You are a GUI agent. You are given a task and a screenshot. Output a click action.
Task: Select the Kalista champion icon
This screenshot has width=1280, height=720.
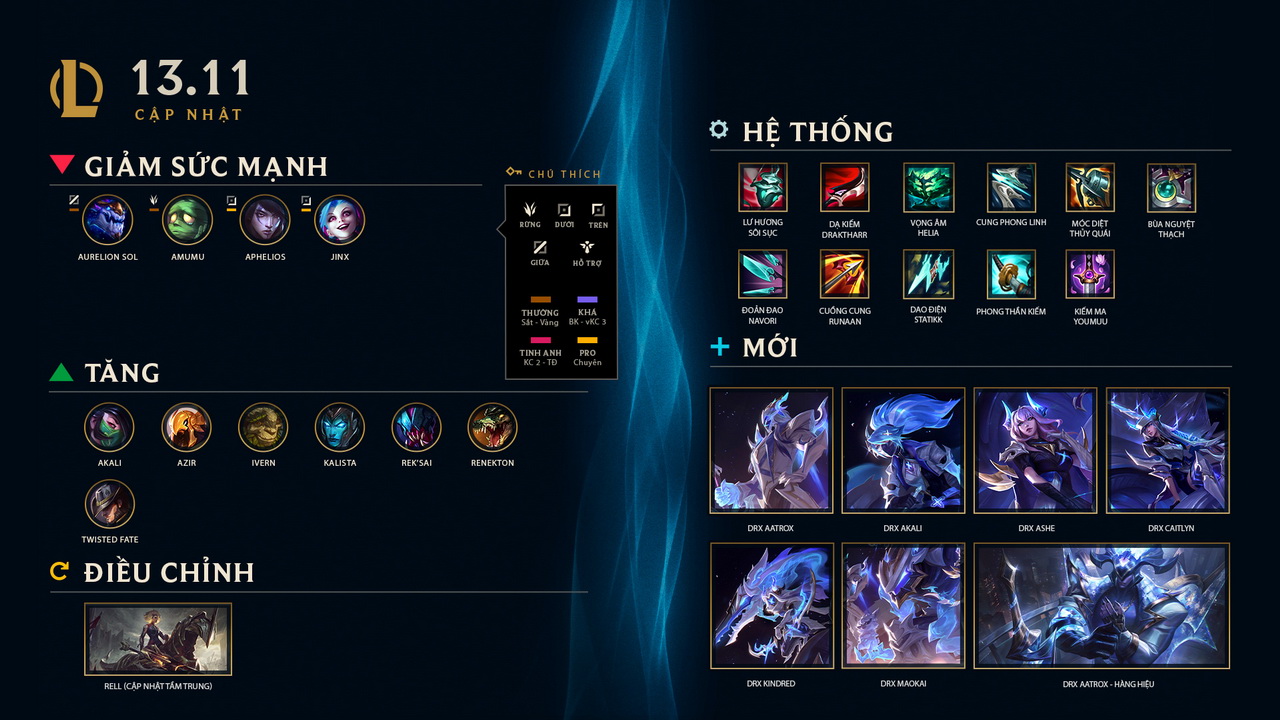tap(340, 428)
